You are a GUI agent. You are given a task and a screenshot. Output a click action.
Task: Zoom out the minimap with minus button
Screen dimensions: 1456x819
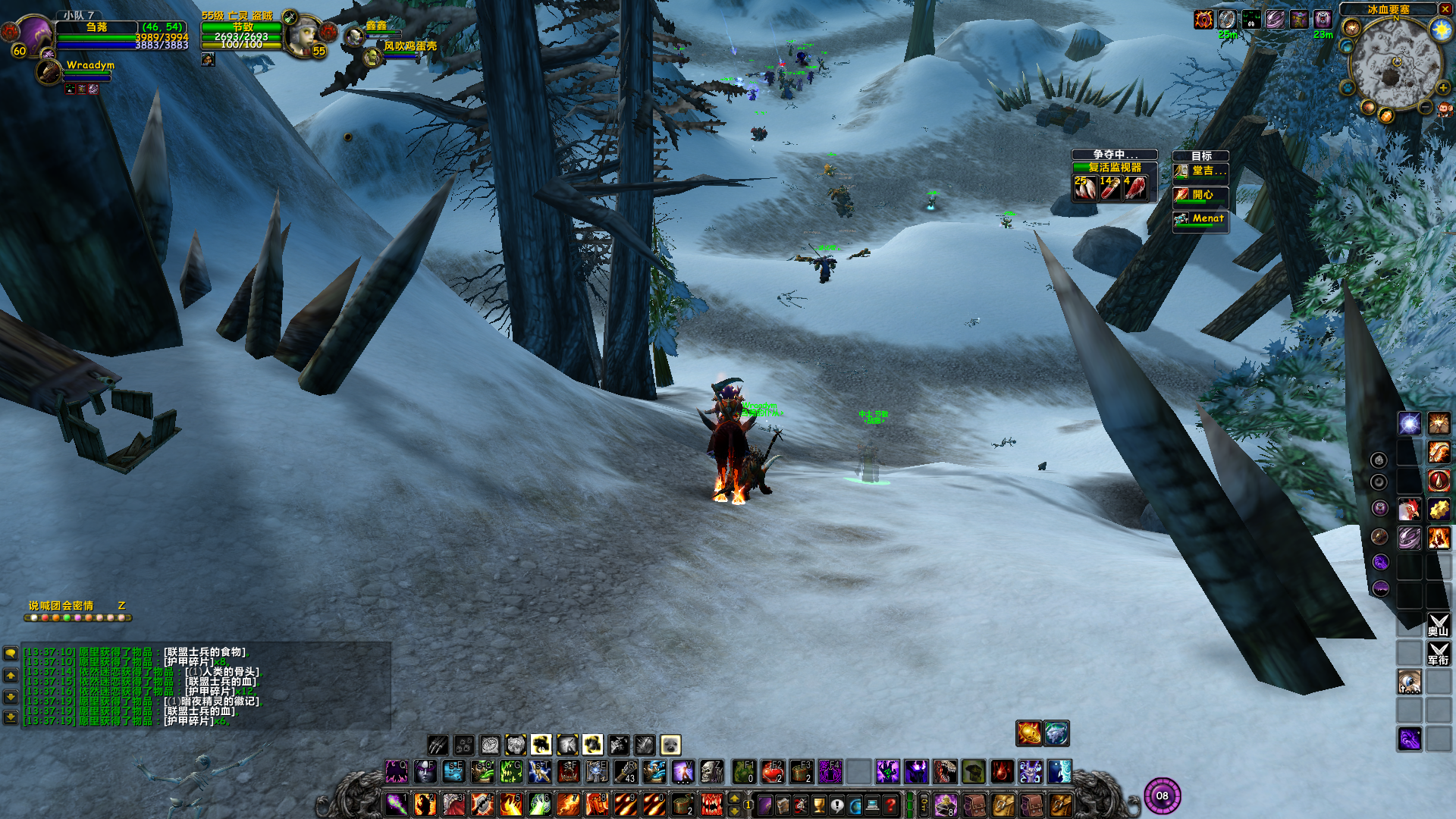click(x=1426, y=108)
